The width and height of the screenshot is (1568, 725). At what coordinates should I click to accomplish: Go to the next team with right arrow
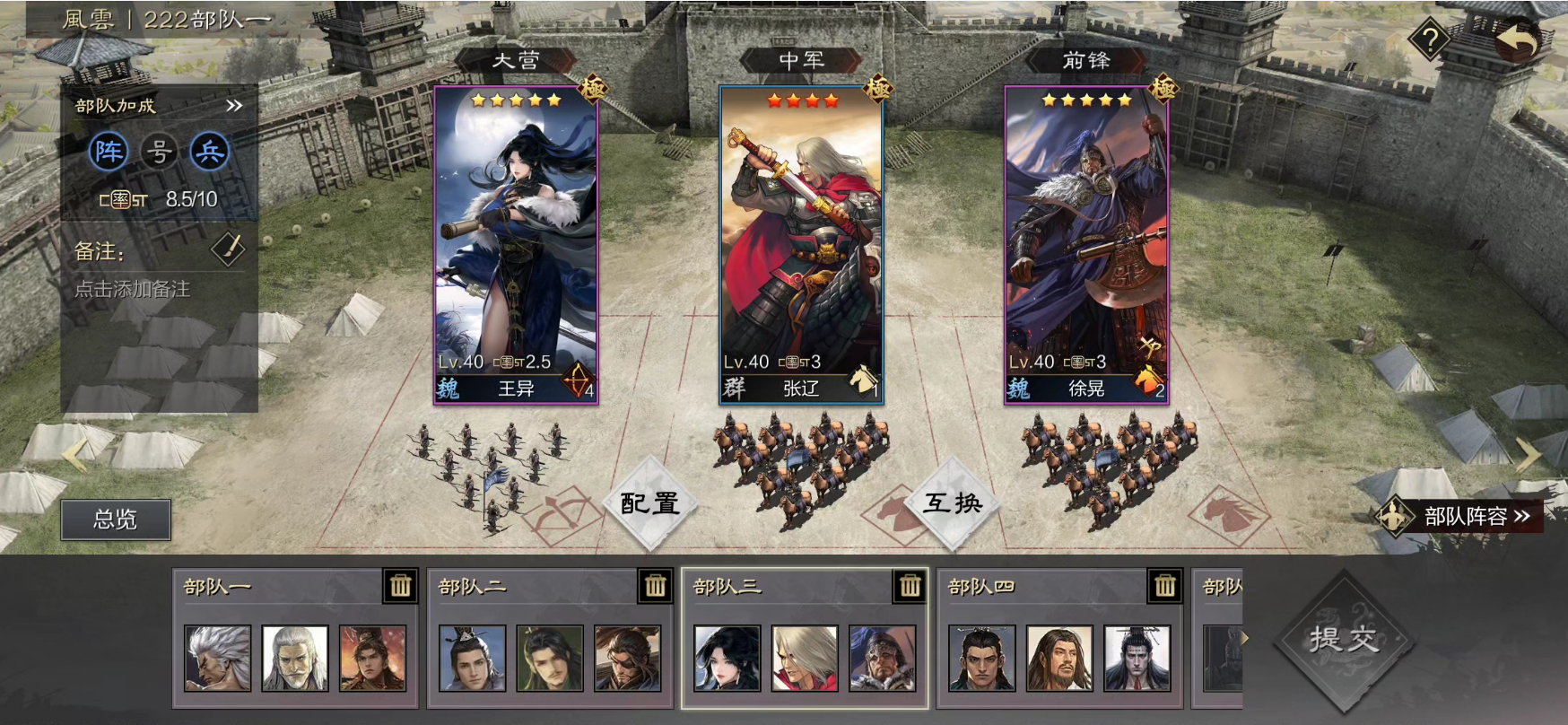pyautogui.click(x=1528, y=454)
